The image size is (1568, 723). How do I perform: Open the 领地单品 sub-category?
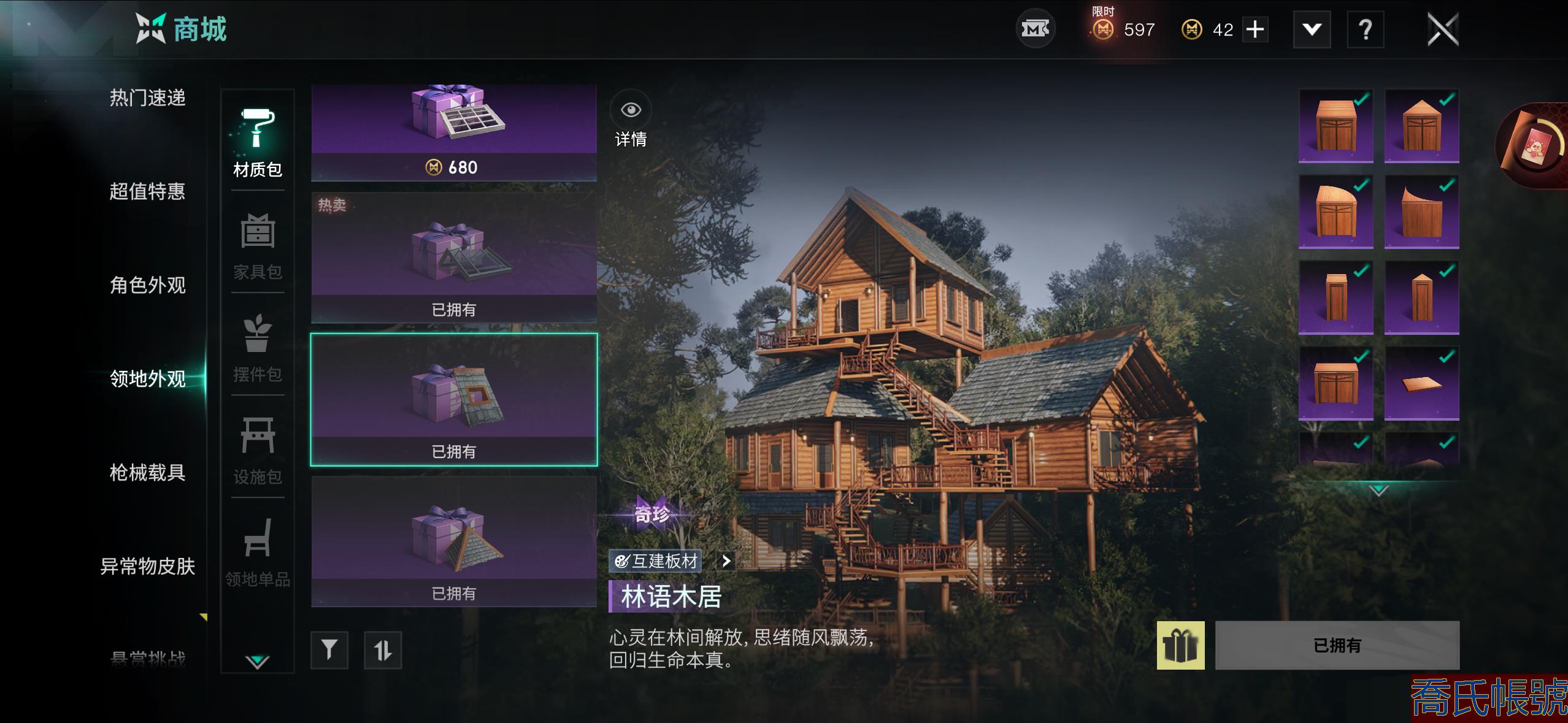(x=258, y=553)
